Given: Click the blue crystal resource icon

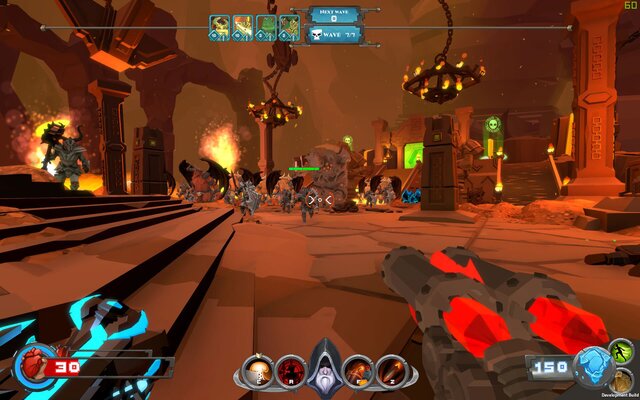Looking at the screenshot, I should point(594,366).
